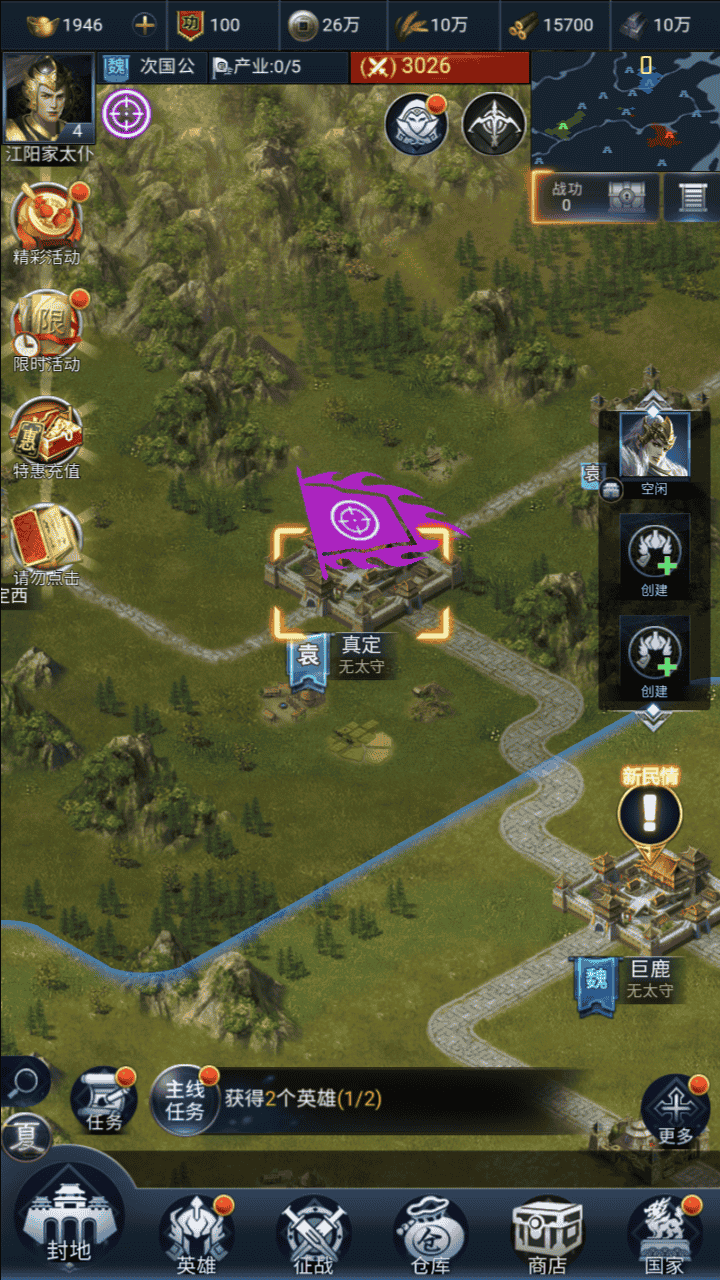This screenshot has width=720, height=1280.
Task: View the 主线任务 main quest tracker
Action: click(x=186, y=1099)
